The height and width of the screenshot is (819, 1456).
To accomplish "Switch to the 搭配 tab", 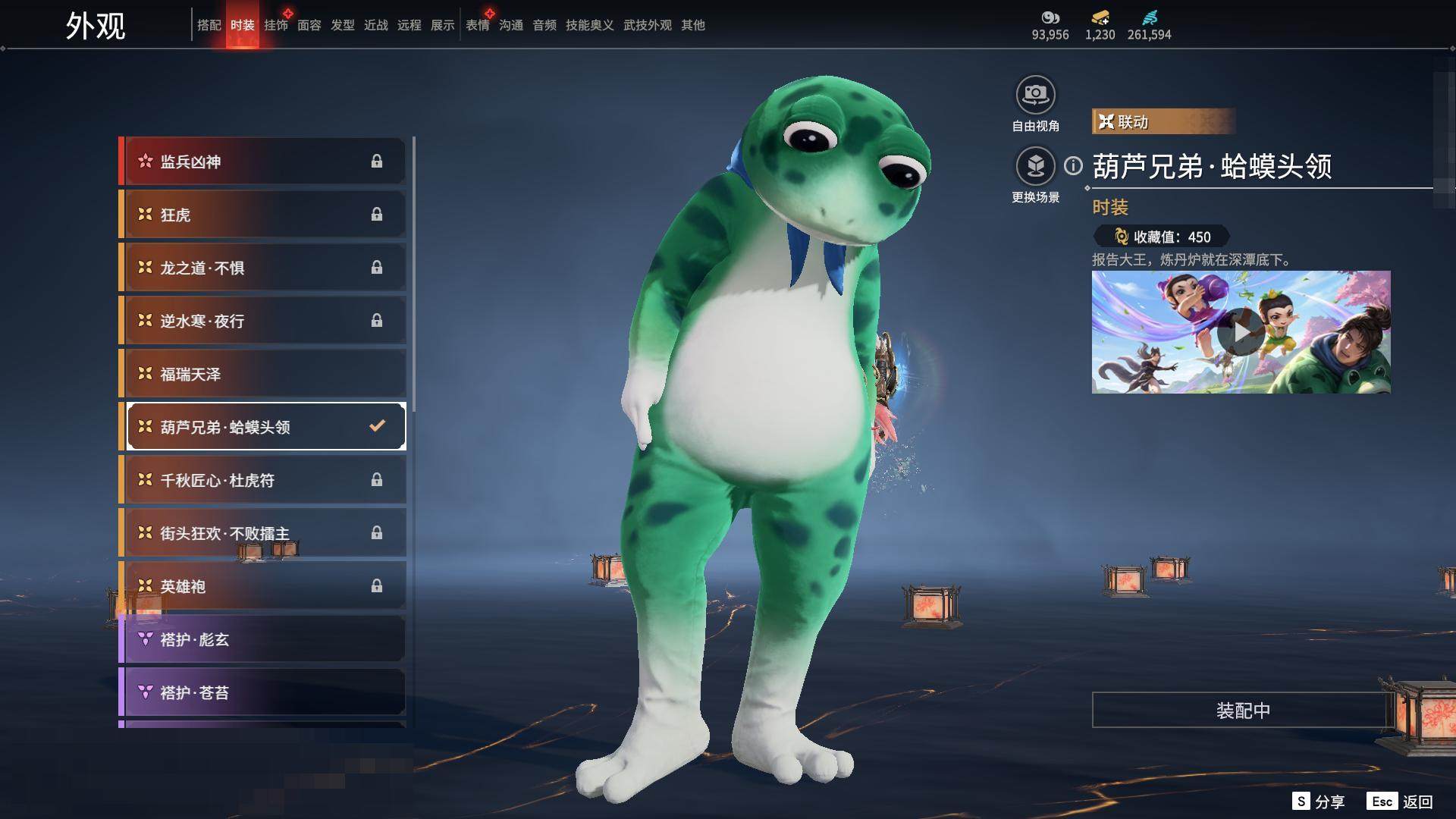I will [x=209, y=25].
